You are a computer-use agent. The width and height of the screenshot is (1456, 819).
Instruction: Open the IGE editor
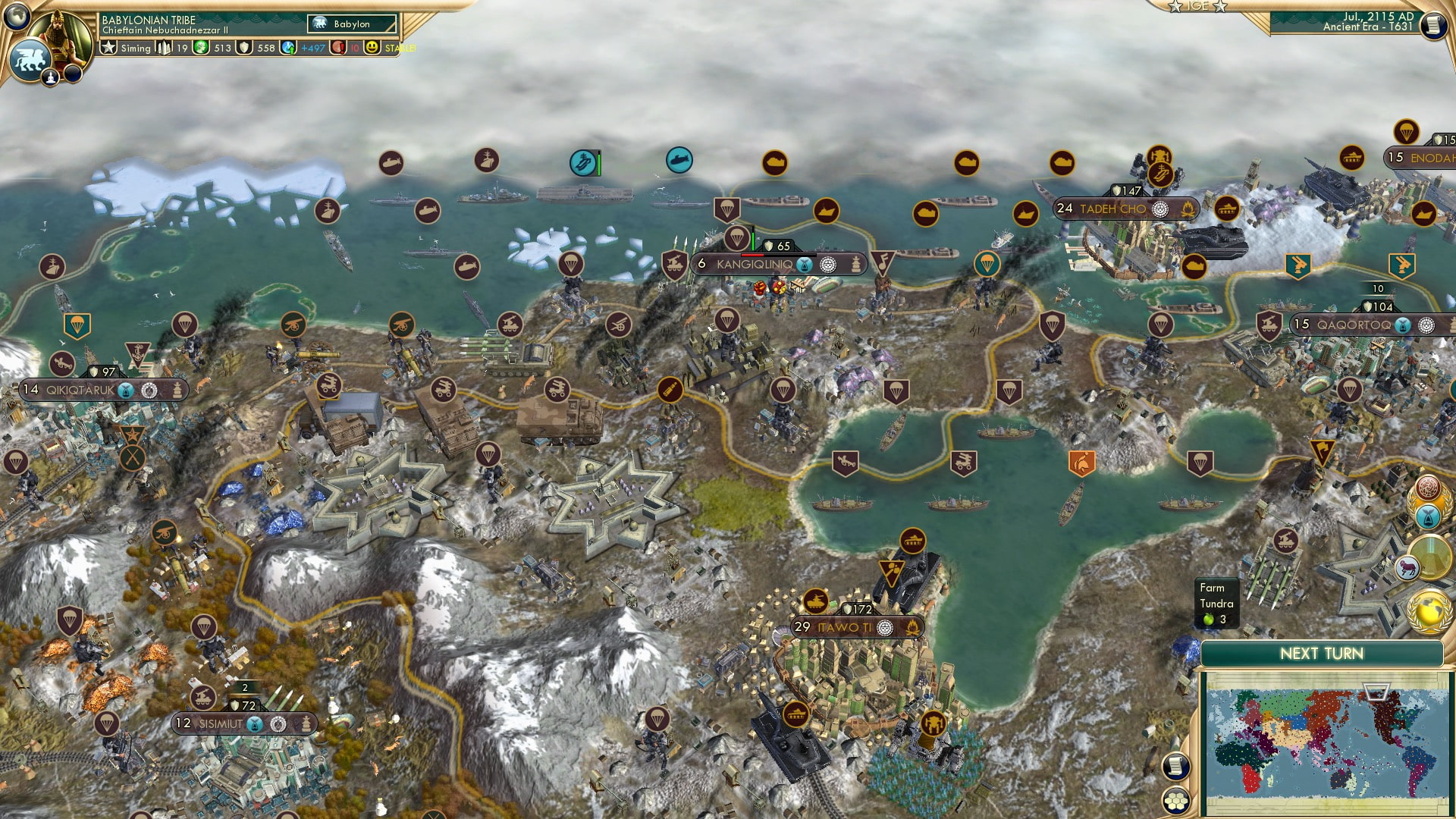coord(1198,8)
